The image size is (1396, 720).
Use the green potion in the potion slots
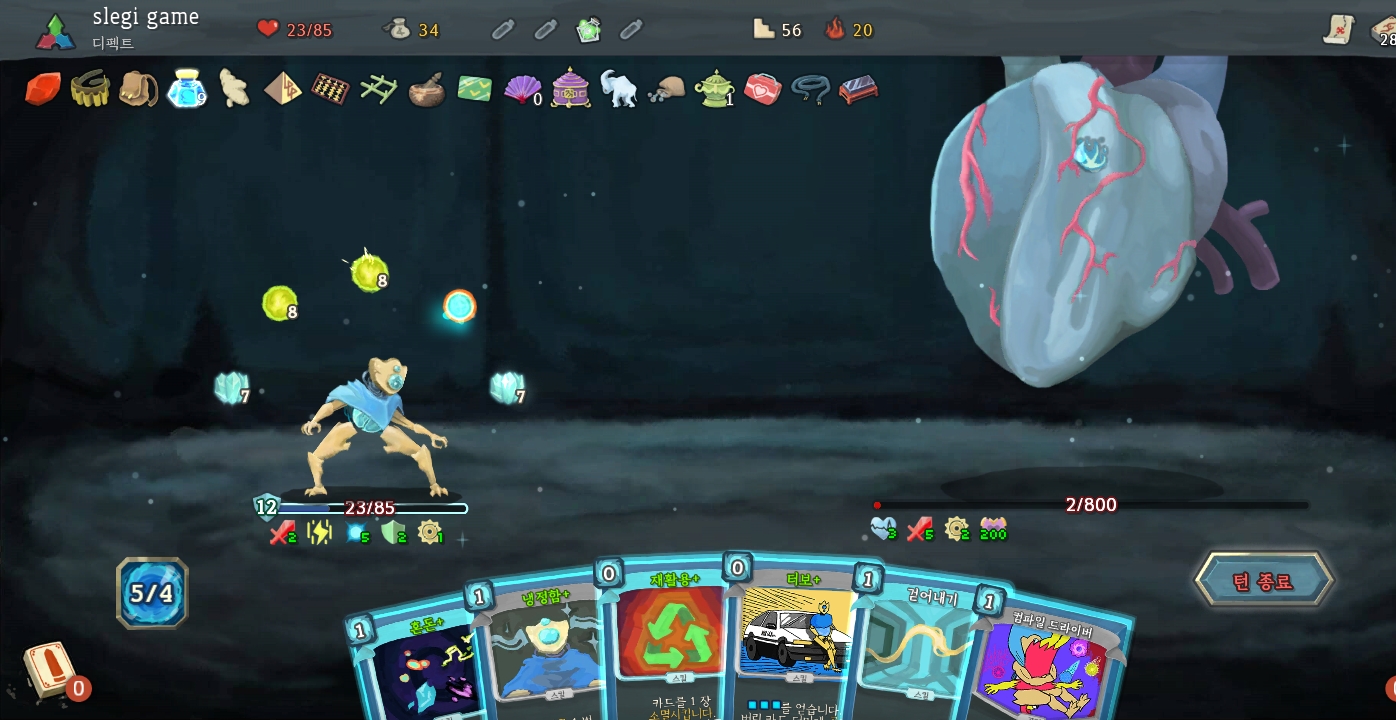589,30
